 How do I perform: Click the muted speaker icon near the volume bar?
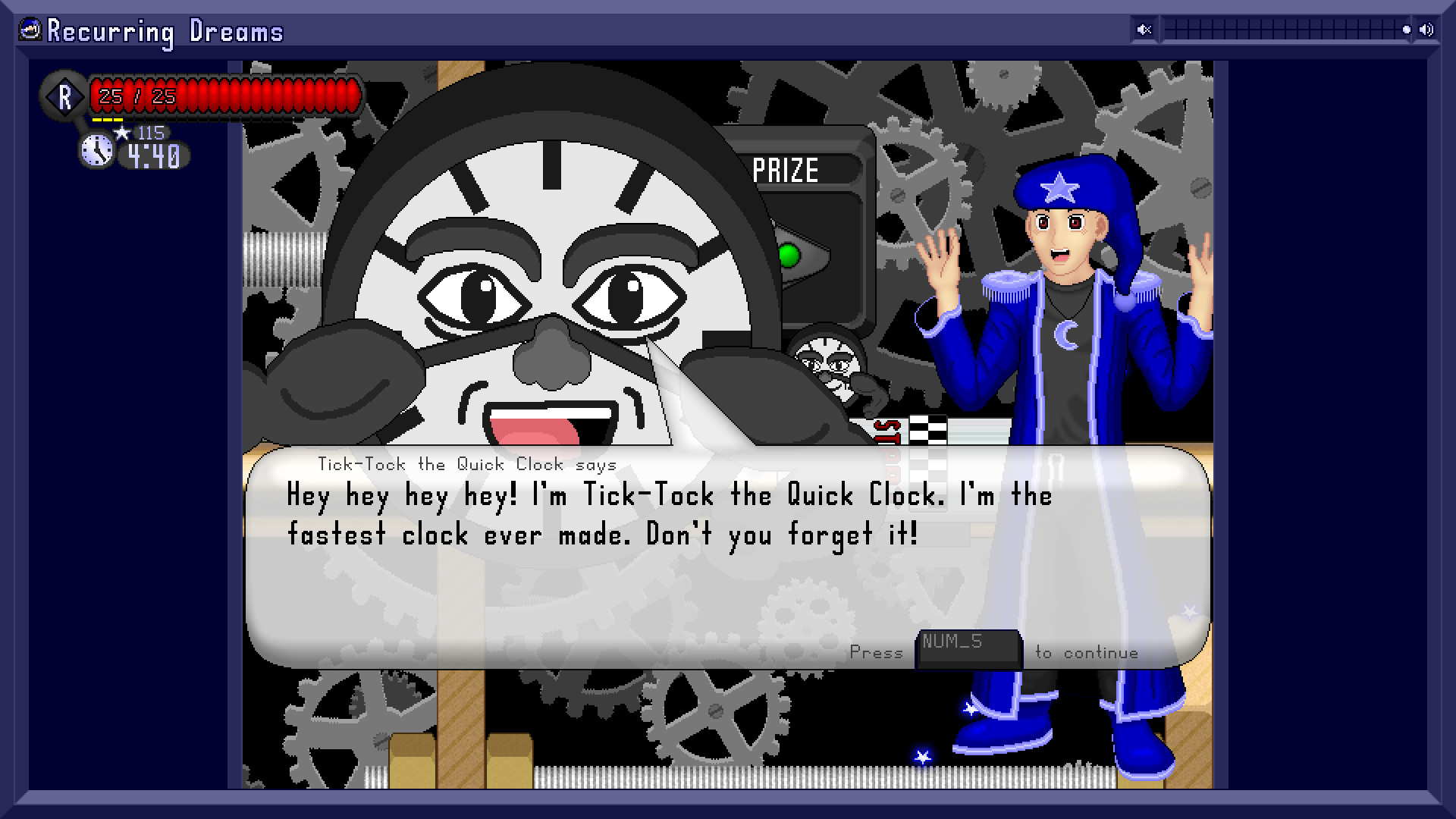[1144, 30]
